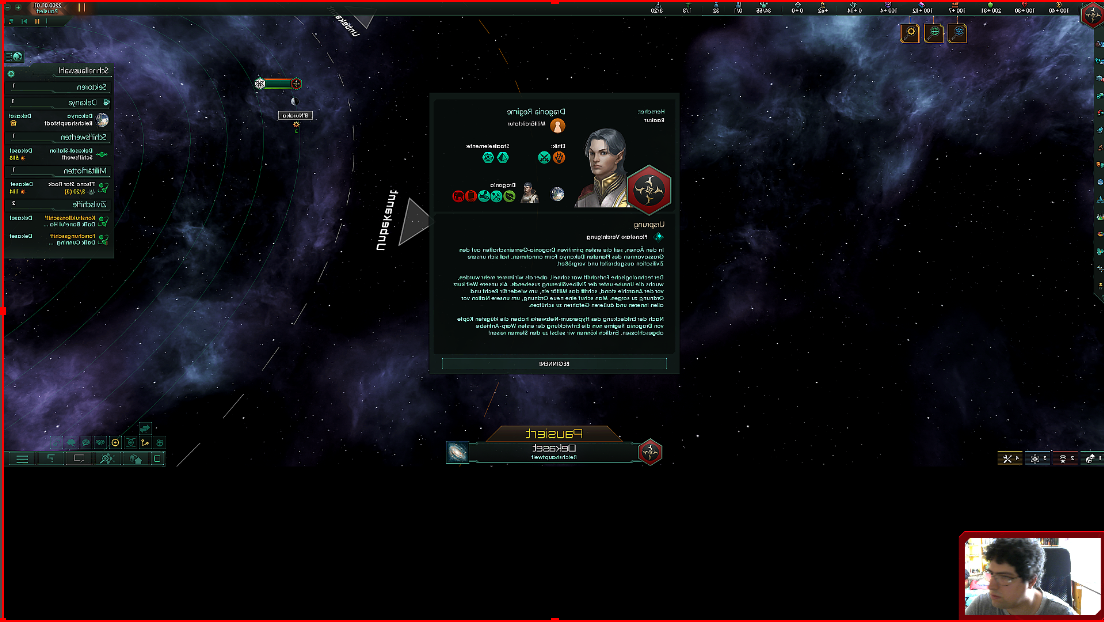This screenshot has height=622, width=1104.
Task: Click the Beginnen button to start
Action: click(554, 365)
